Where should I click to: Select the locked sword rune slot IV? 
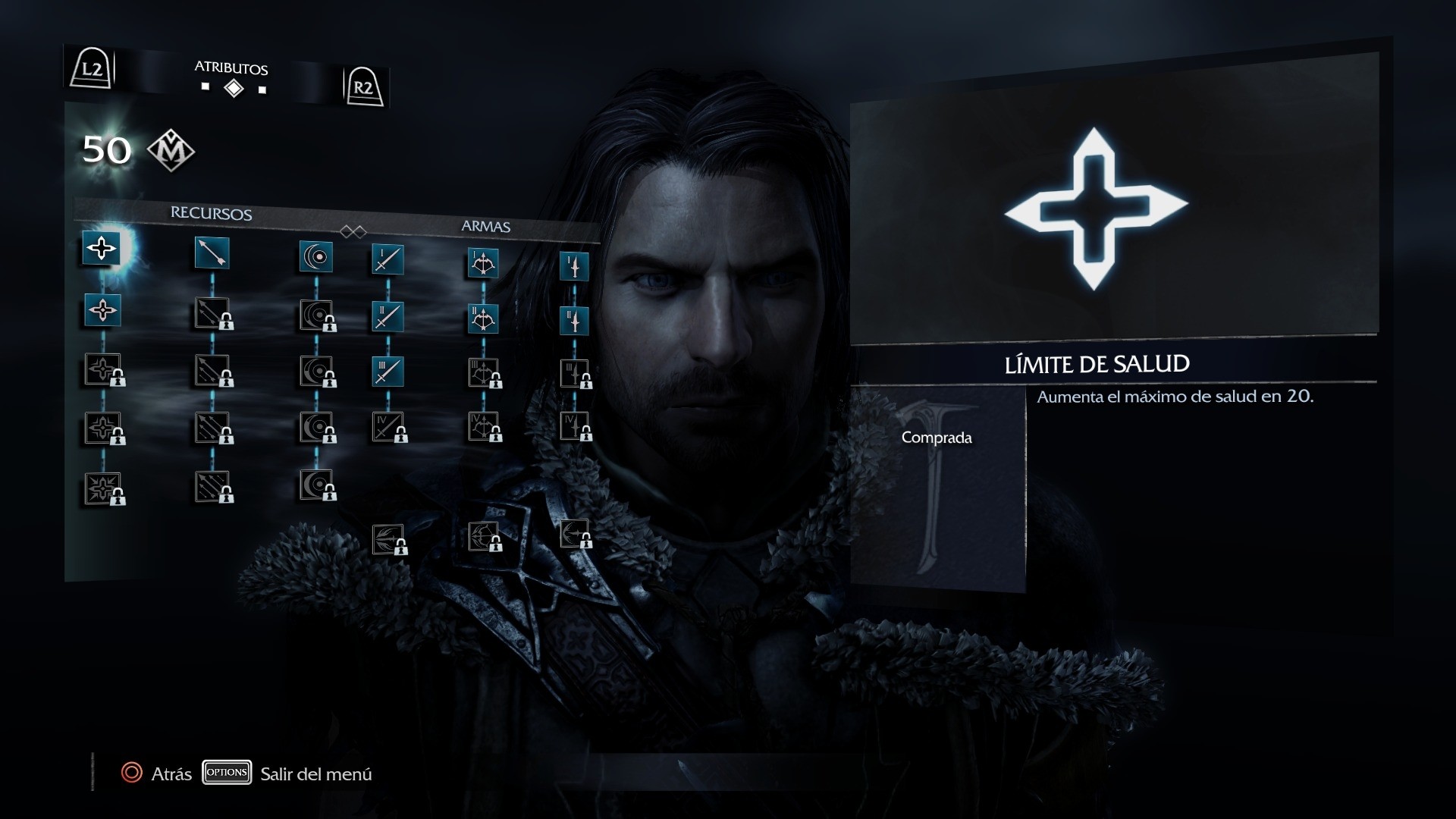click(x=388, y=428)
